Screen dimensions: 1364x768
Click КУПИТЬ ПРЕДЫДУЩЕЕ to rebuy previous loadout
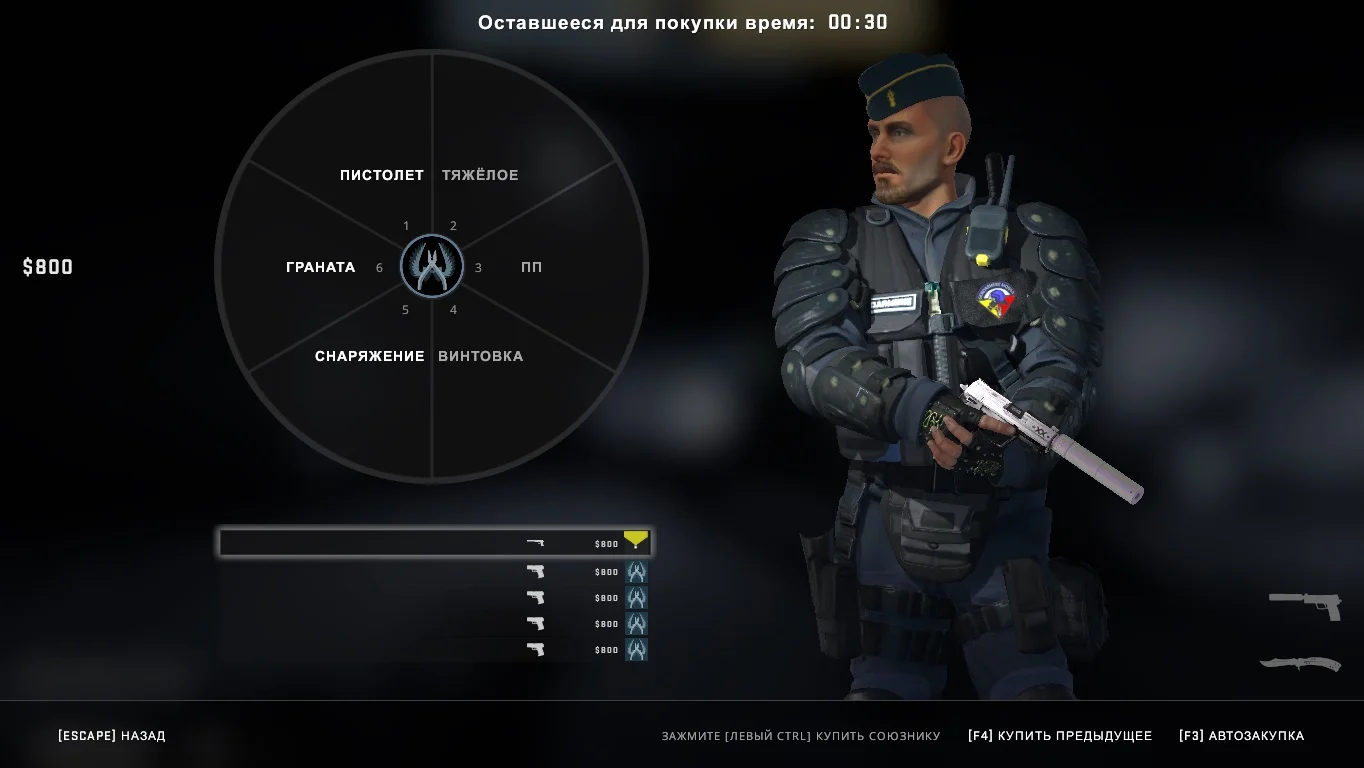1060,736
